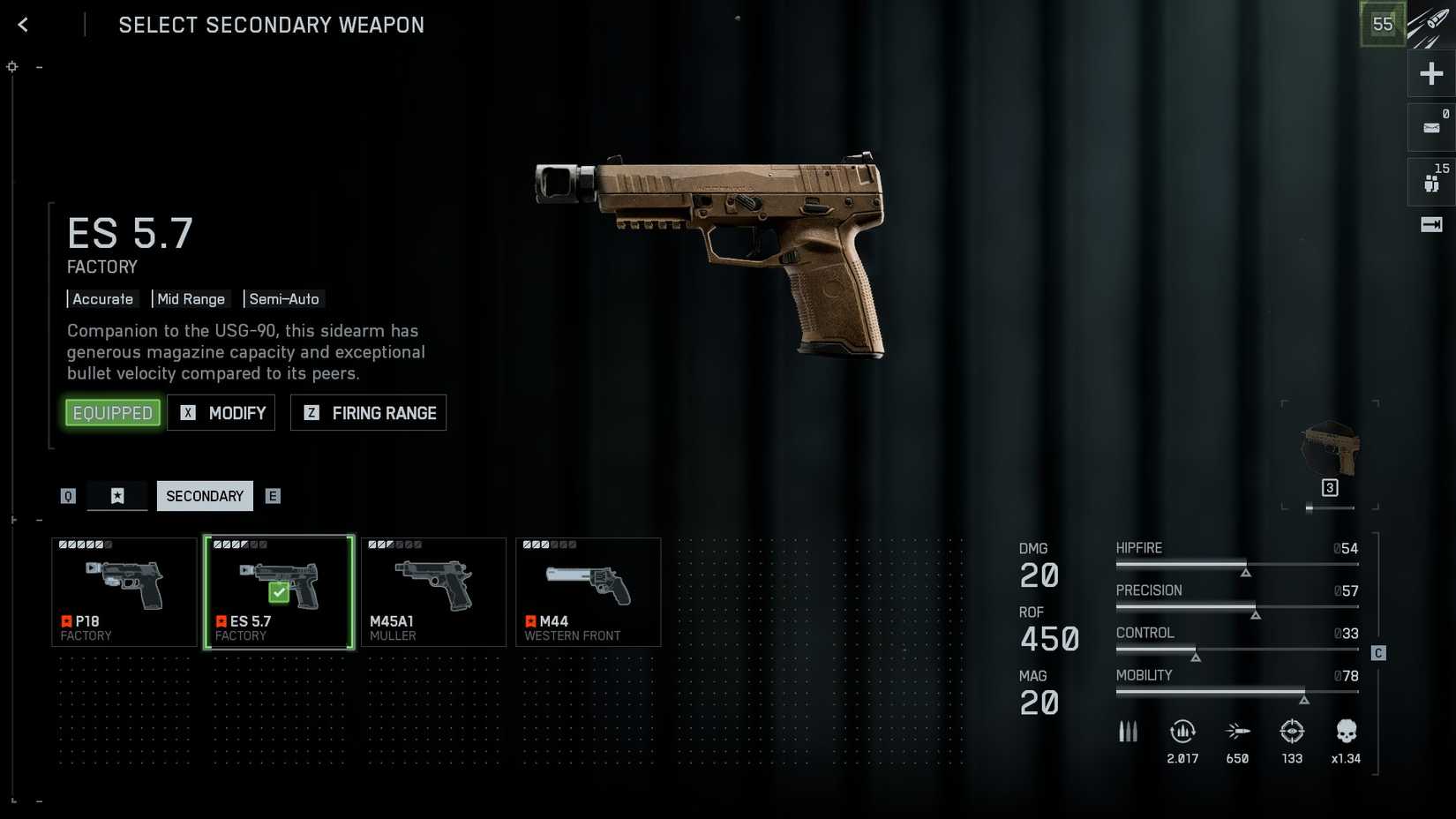Click the green Equipped button
The height and width of the screenshot is (819, 1456).
pos(113,413)
